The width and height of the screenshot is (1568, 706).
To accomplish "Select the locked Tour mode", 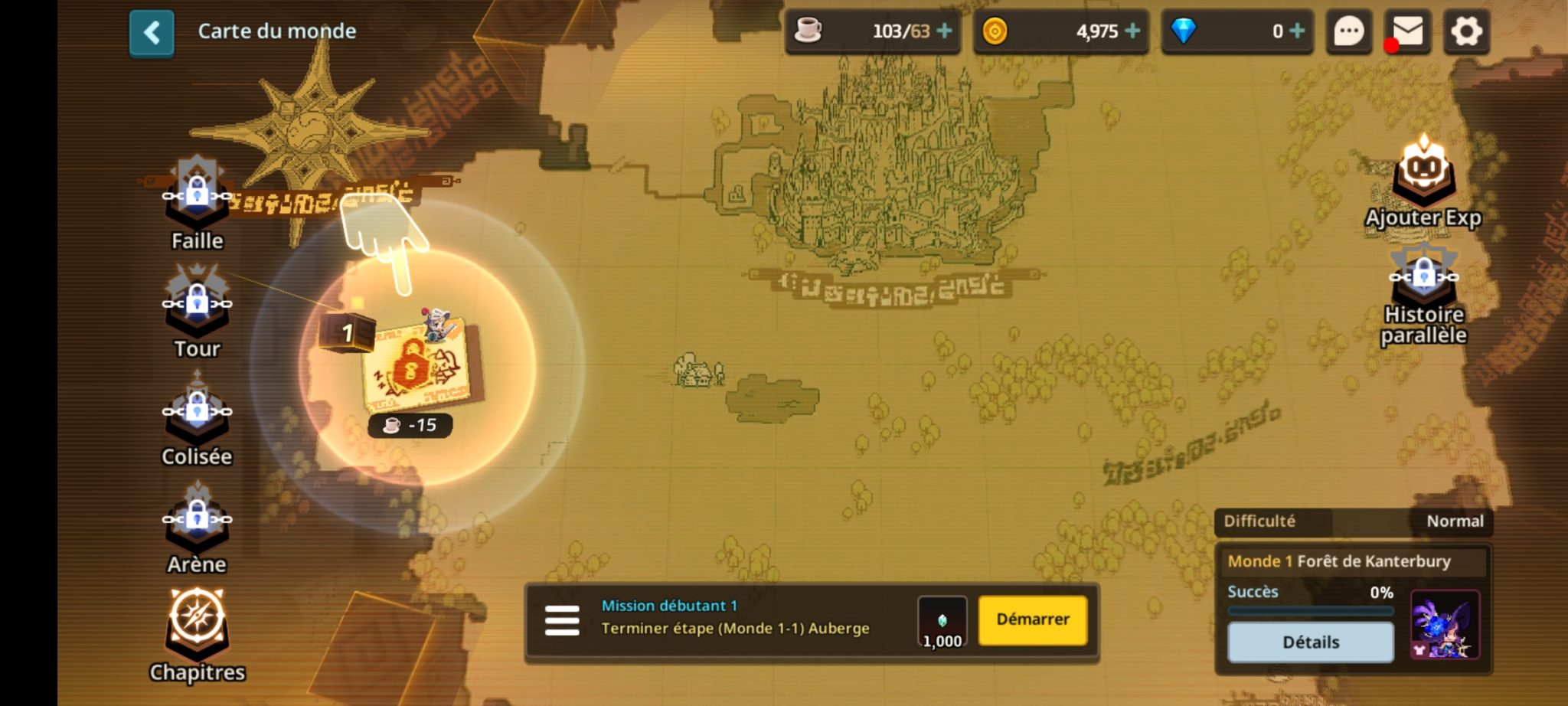I will click(197, 312).
